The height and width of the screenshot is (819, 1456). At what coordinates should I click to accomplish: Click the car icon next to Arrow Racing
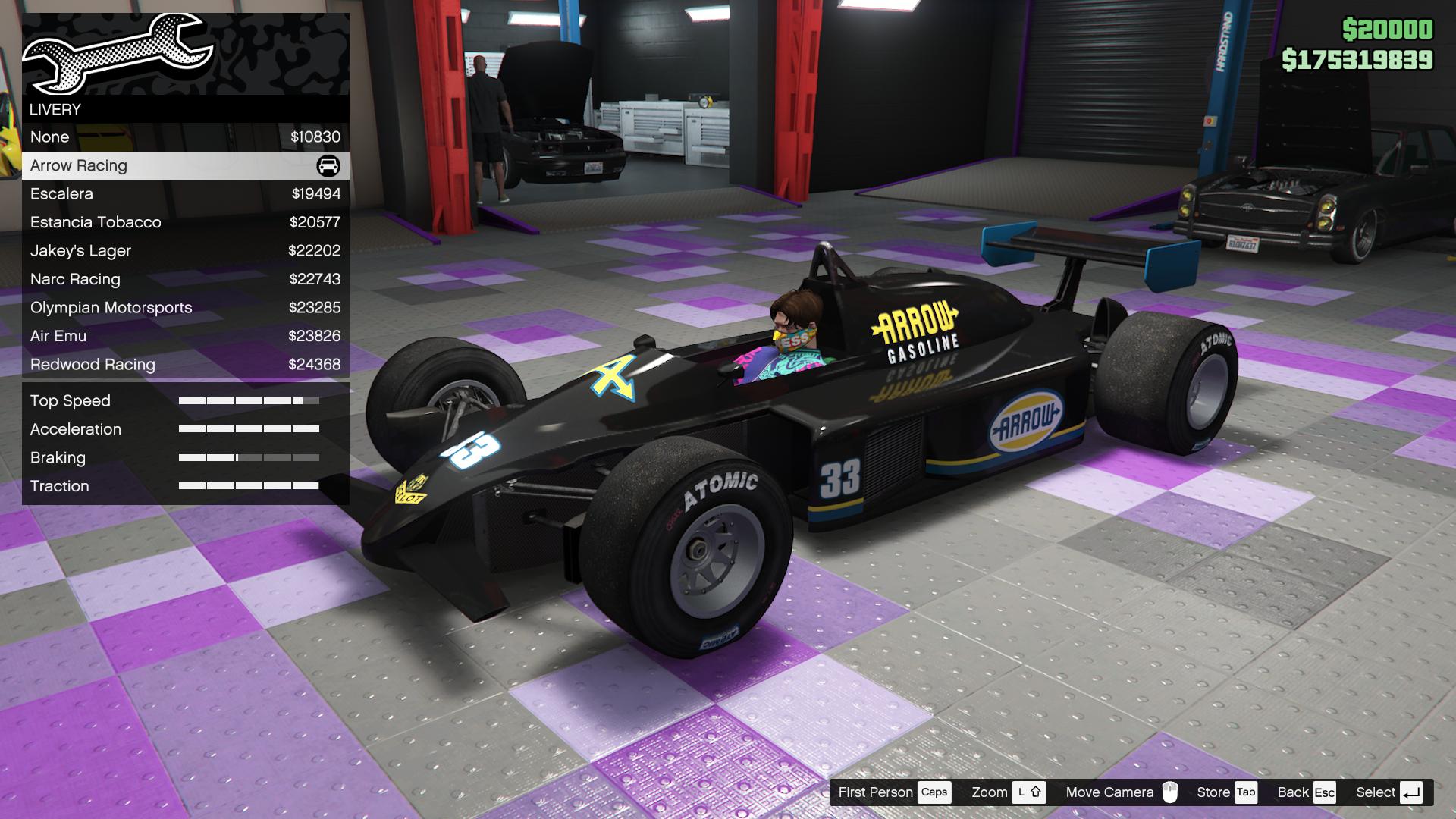[329, 165]
